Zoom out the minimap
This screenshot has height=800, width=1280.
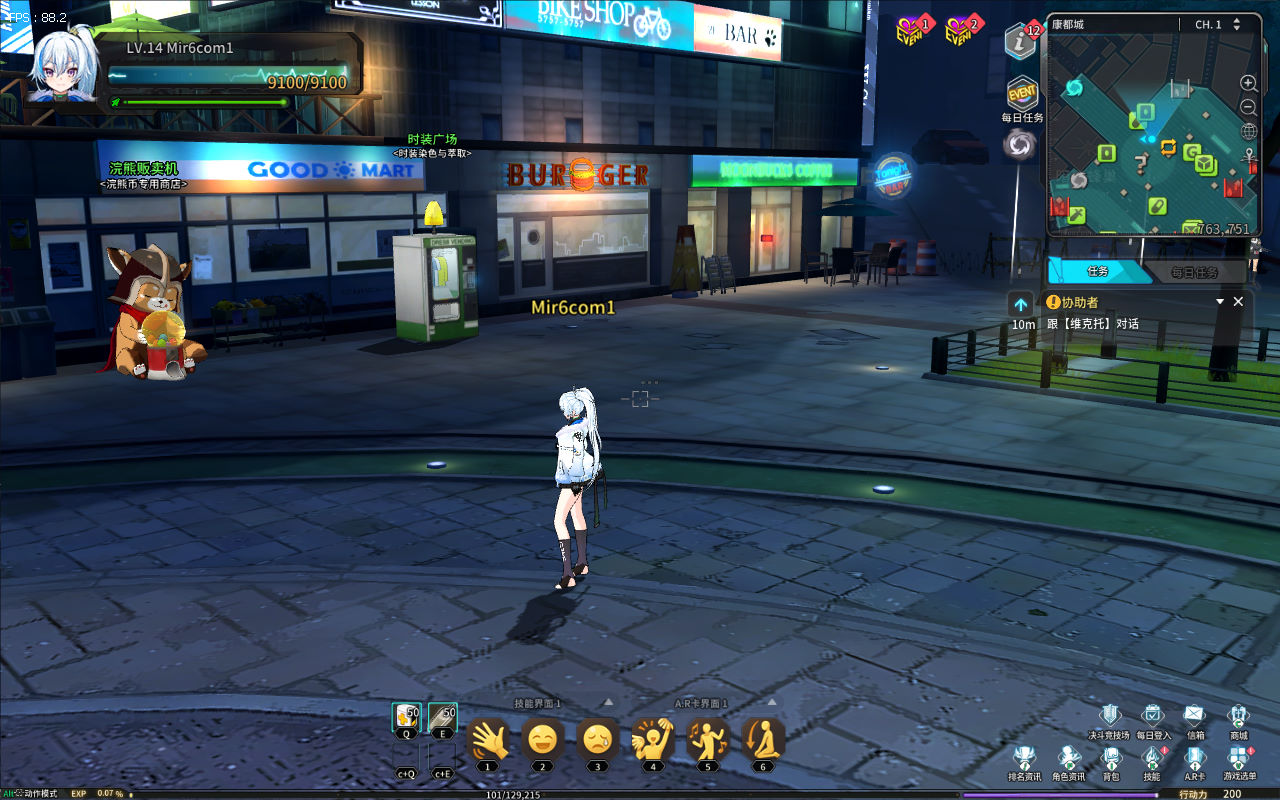click(1249, 107)
